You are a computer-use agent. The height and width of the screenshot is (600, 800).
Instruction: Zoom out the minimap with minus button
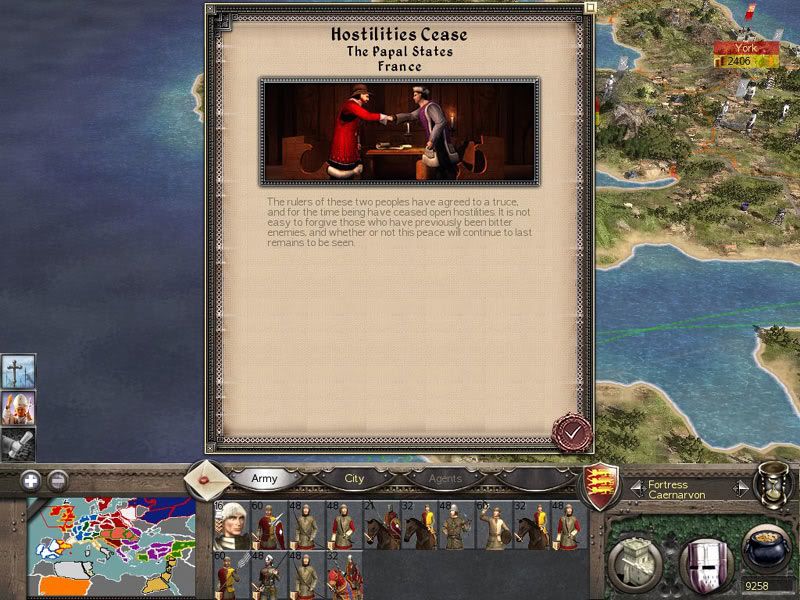click(58, 479)
